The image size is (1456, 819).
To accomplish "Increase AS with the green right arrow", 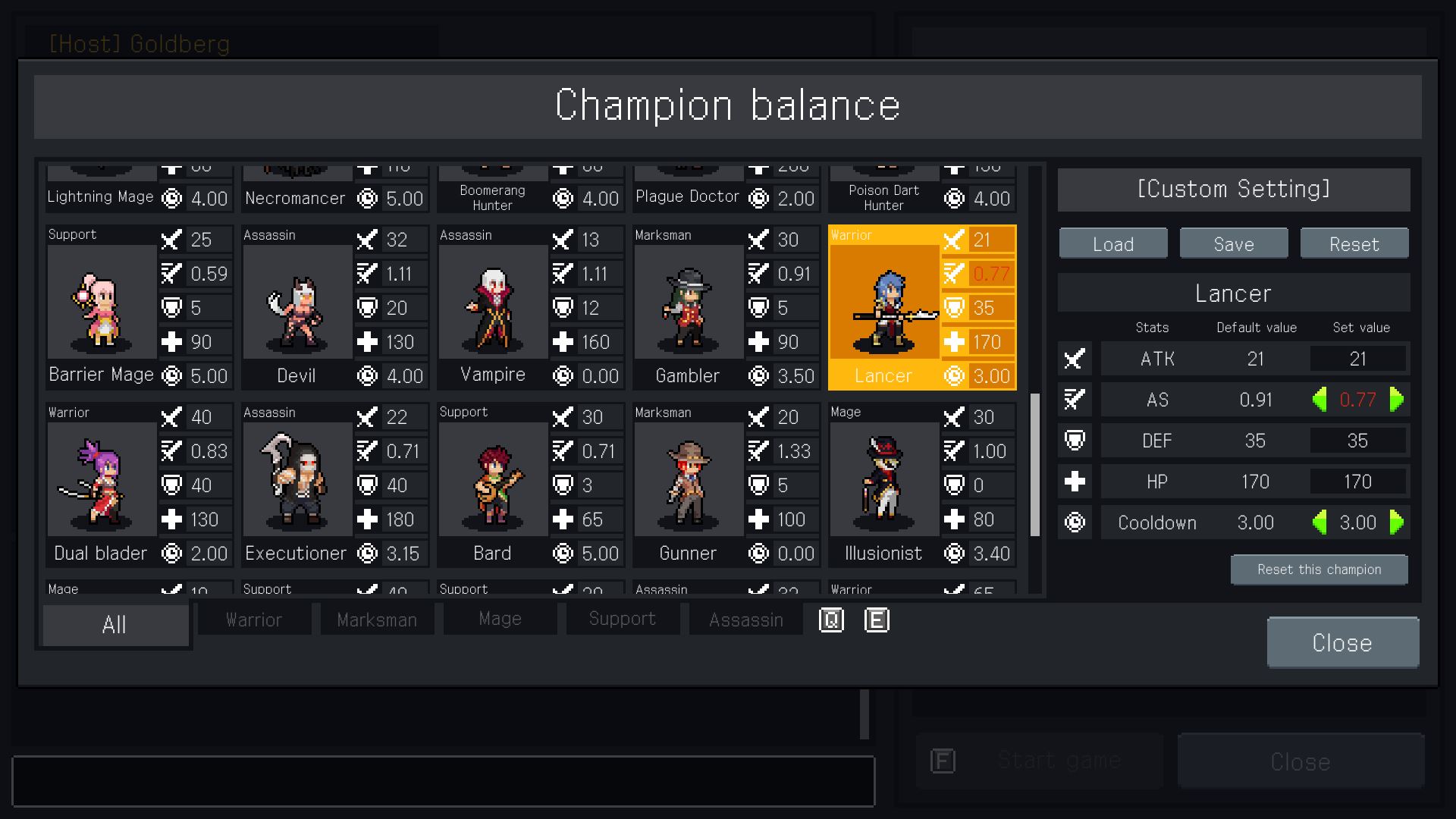I will 1395,400.
